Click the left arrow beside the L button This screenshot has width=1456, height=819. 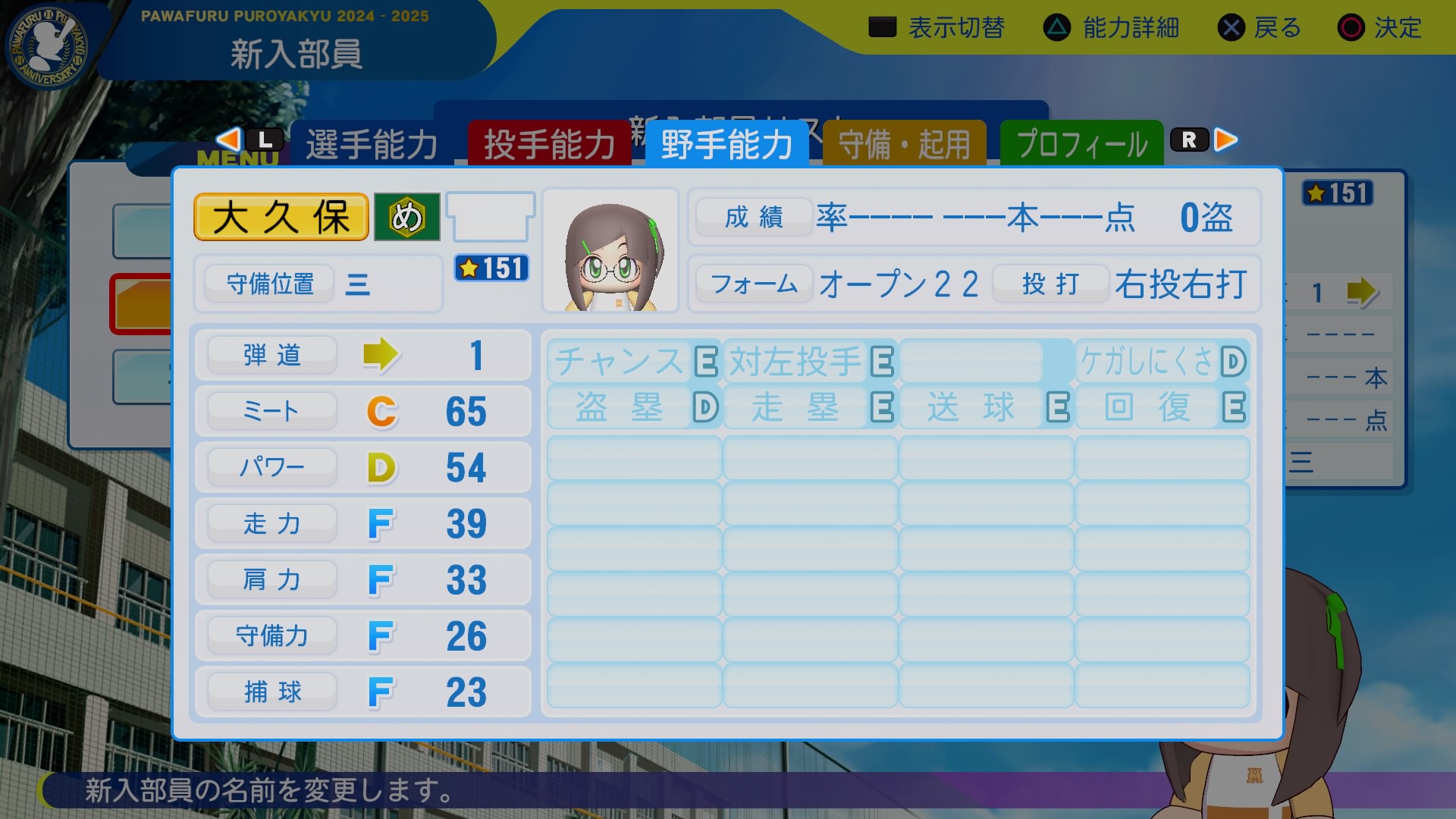point(227,139)
